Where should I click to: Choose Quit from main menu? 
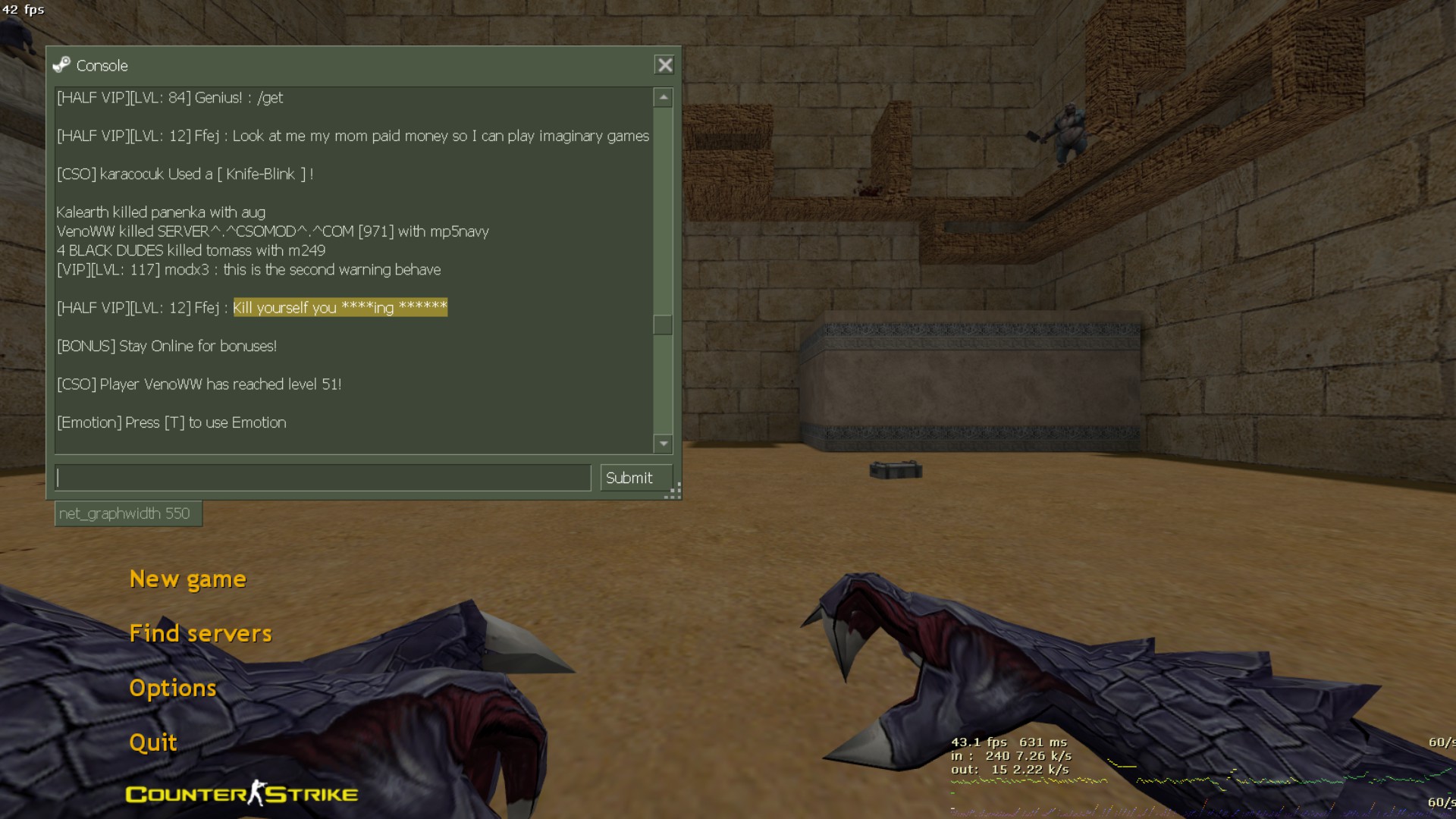click(x=153, y=743)
